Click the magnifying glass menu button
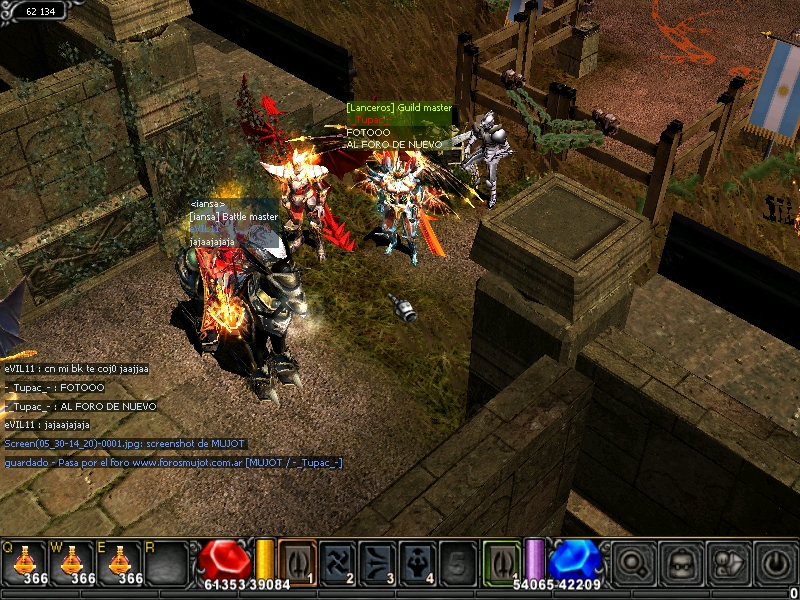 pos(632,563)
